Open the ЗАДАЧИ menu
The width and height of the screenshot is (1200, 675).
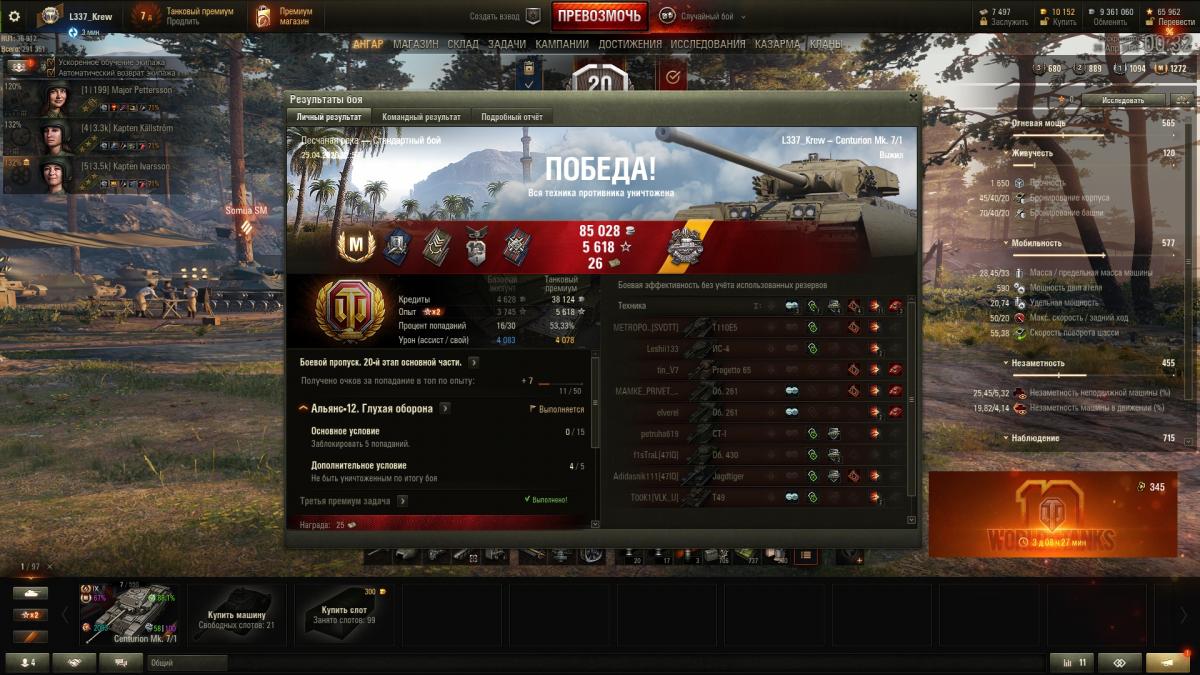tap(507, 44)
